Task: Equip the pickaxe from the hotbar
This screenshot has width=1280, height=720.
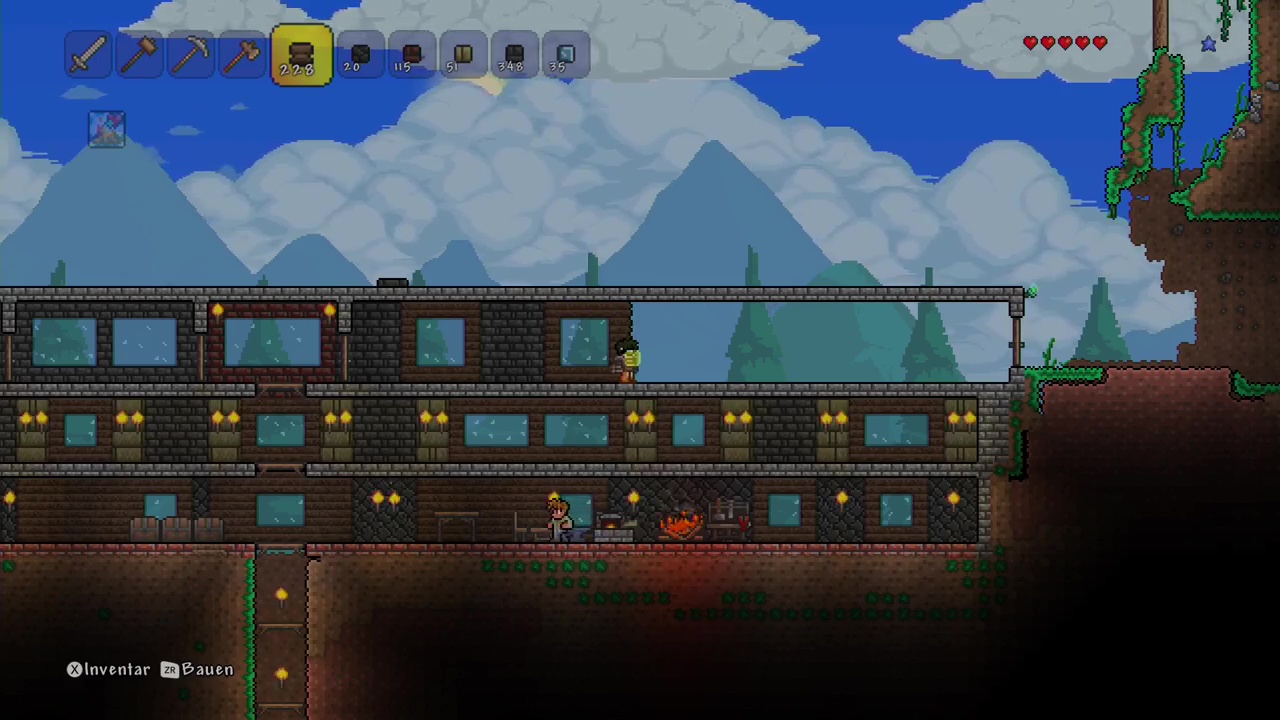Action: point(190,55)
